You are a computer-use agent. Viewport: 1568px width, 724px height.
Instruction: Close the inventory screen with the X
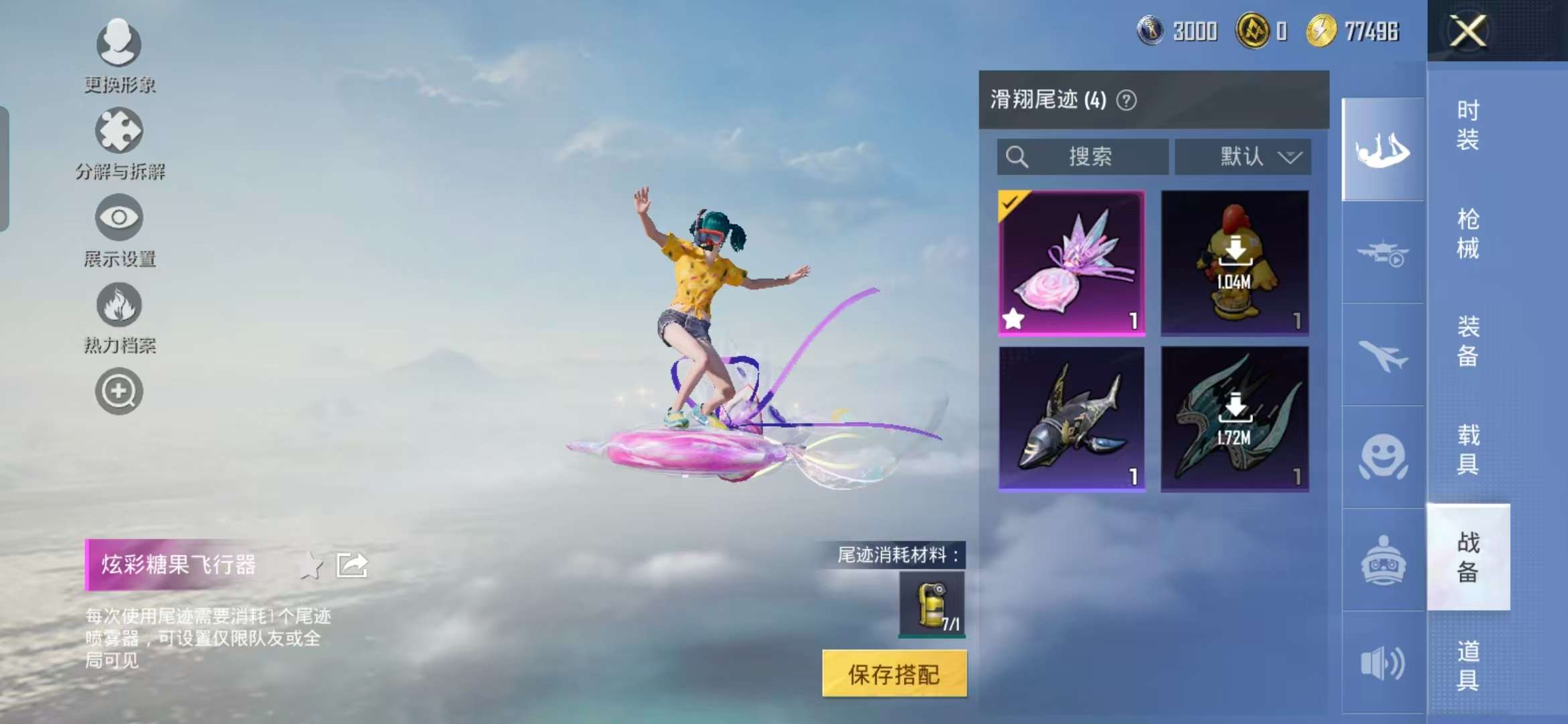[1467, 31]
